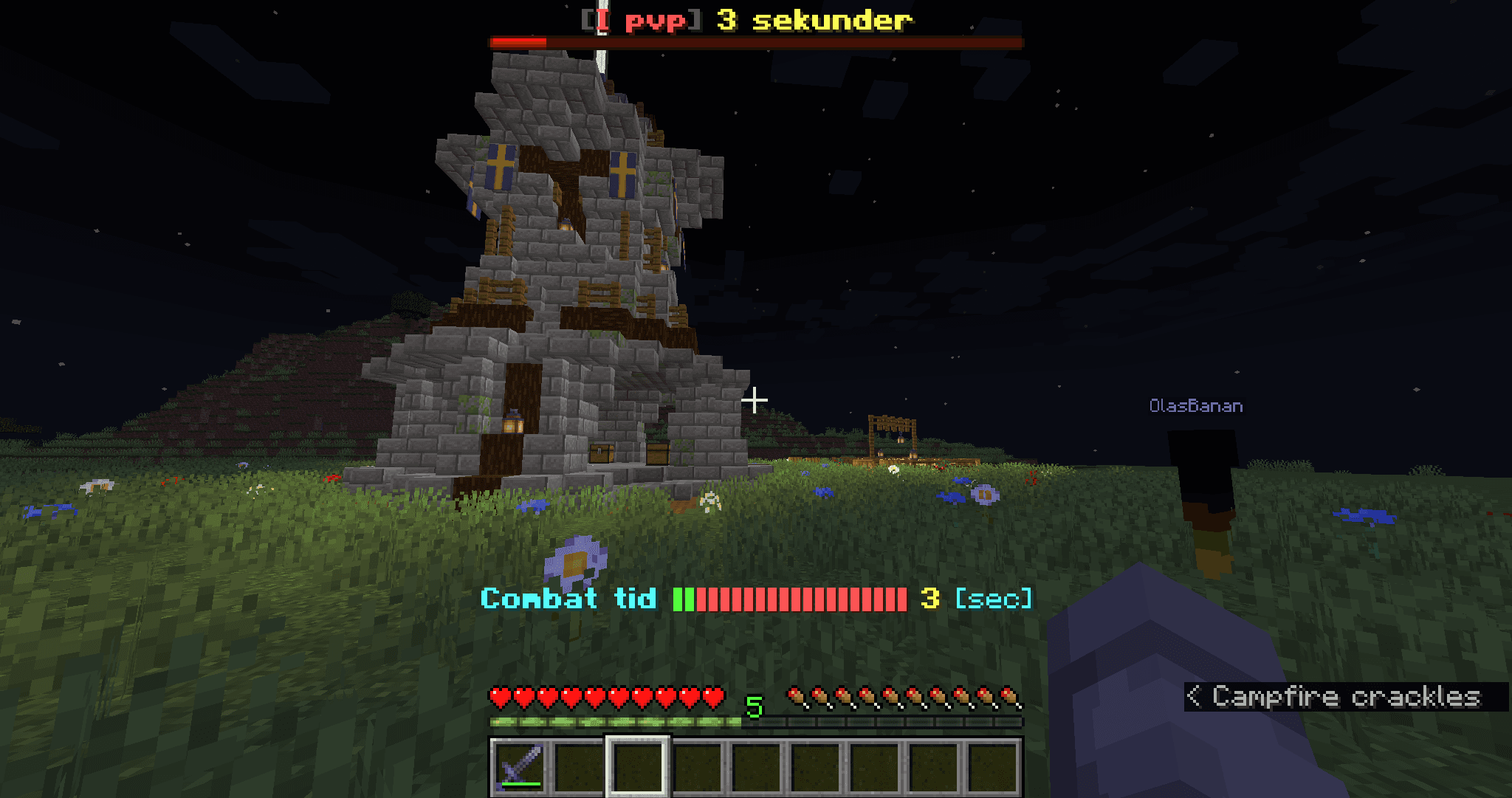Click the Combat tid label text
This screenshot has width=1512, height=798.
(x=572, y=599)
